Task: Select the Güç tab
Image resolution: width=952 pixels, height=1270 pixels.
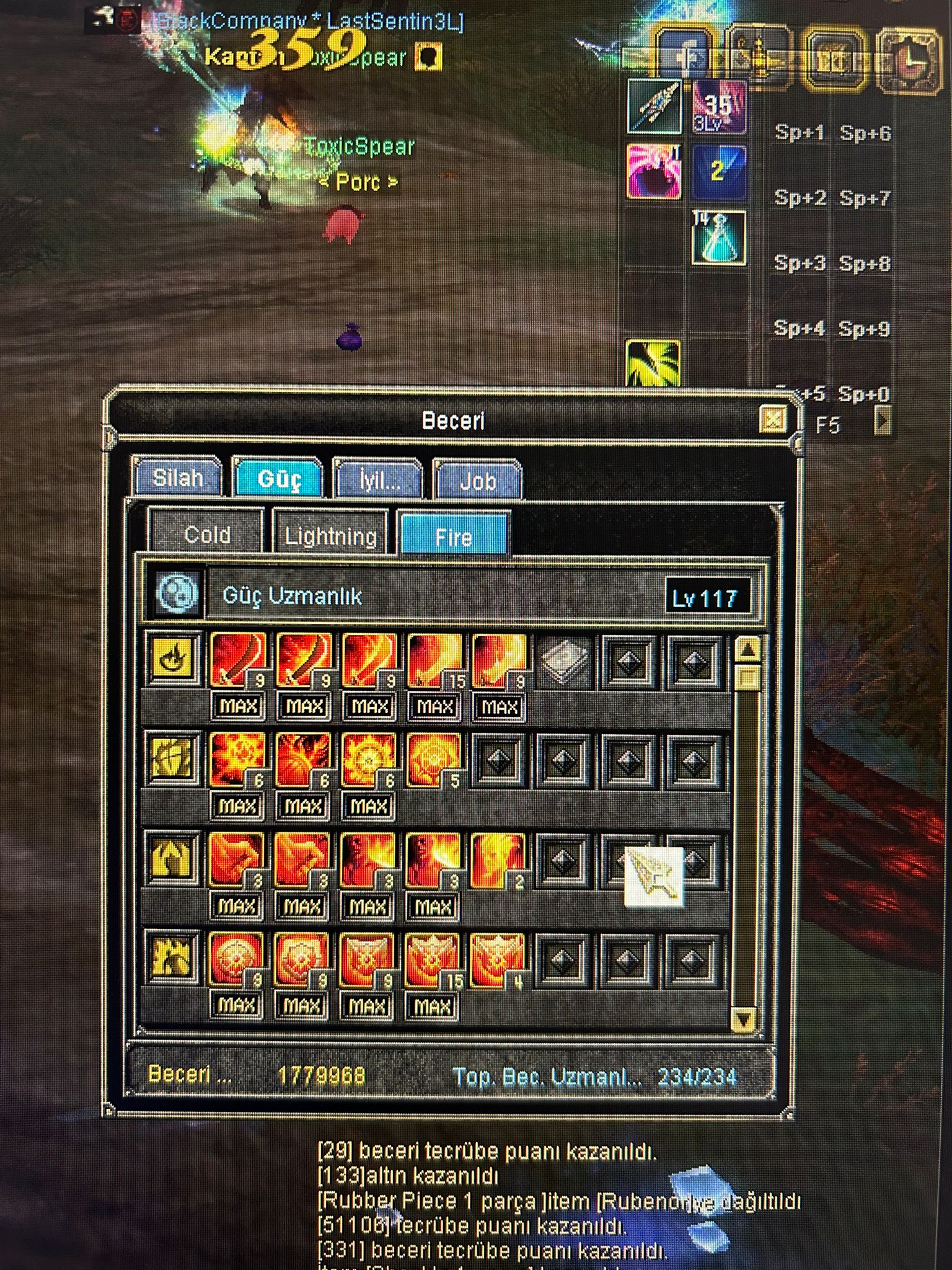Action: (278, 479)
